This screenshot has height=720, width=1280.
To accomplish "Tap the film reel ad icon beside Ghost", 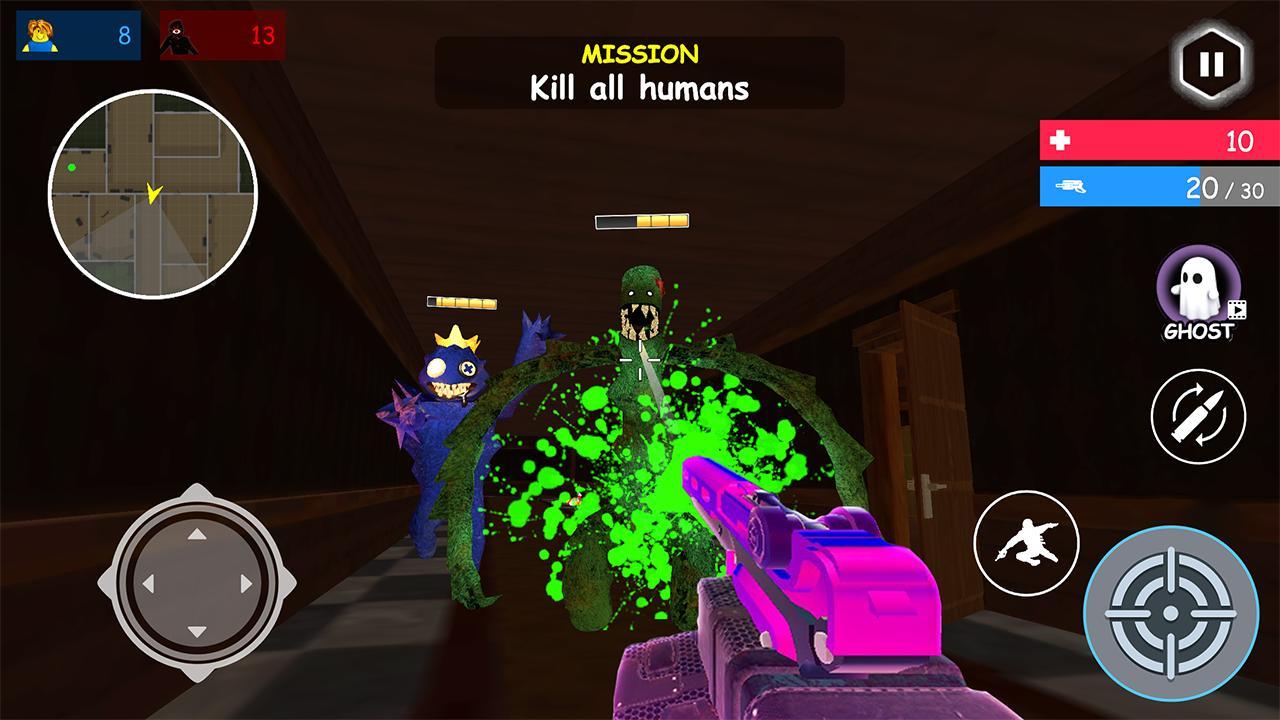I will [1237, 311].
